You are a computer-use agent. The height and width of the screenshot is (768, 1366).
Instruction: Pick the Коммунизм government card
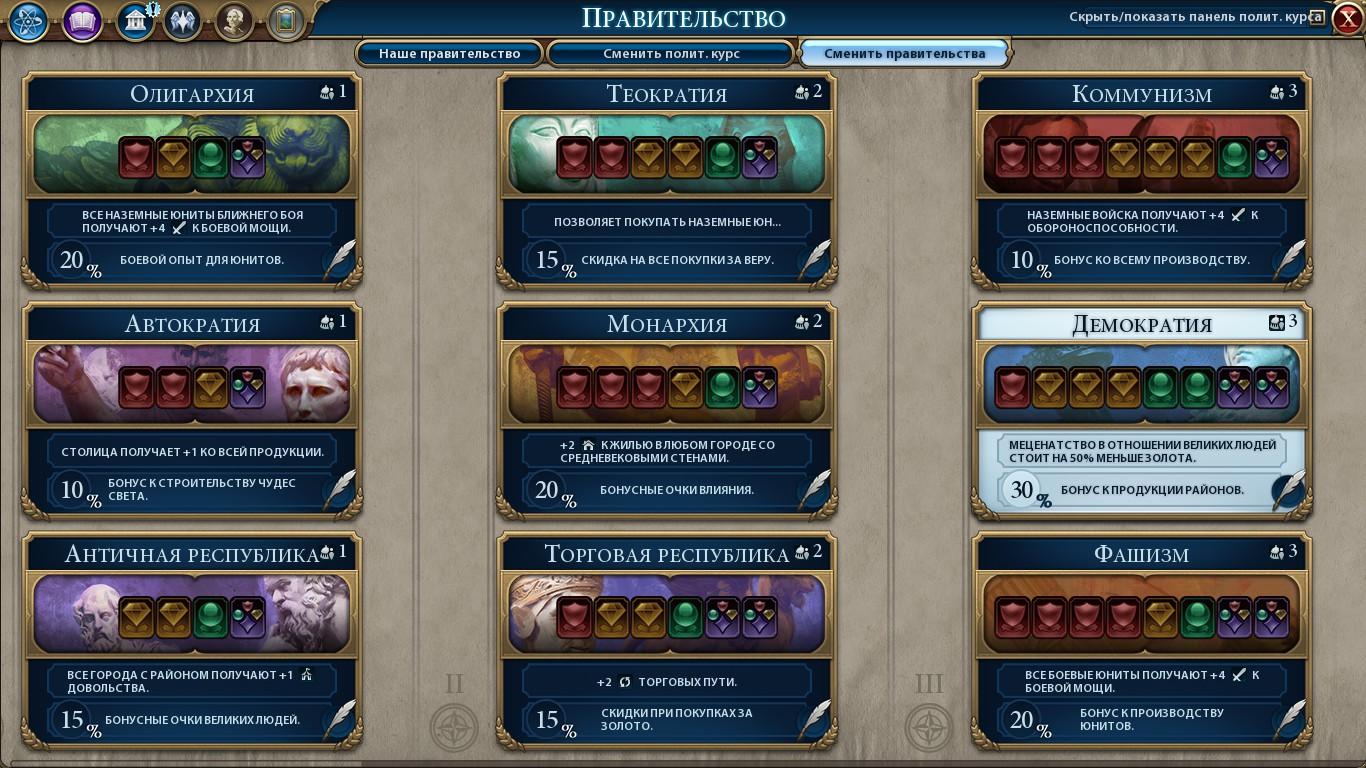tap(1141, 180)
